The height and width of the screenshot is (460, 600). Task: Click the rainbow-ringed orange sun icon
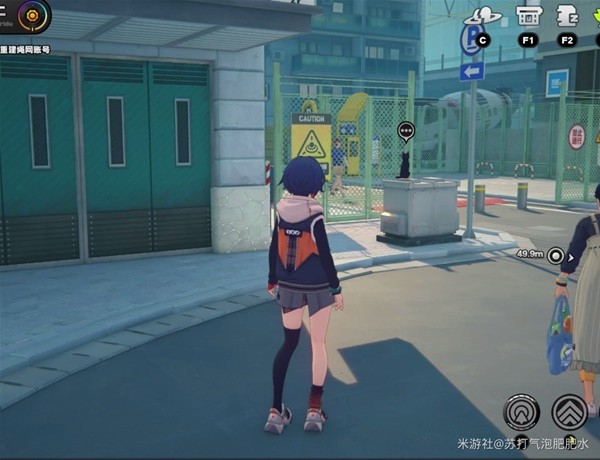(x=35, y=15)
